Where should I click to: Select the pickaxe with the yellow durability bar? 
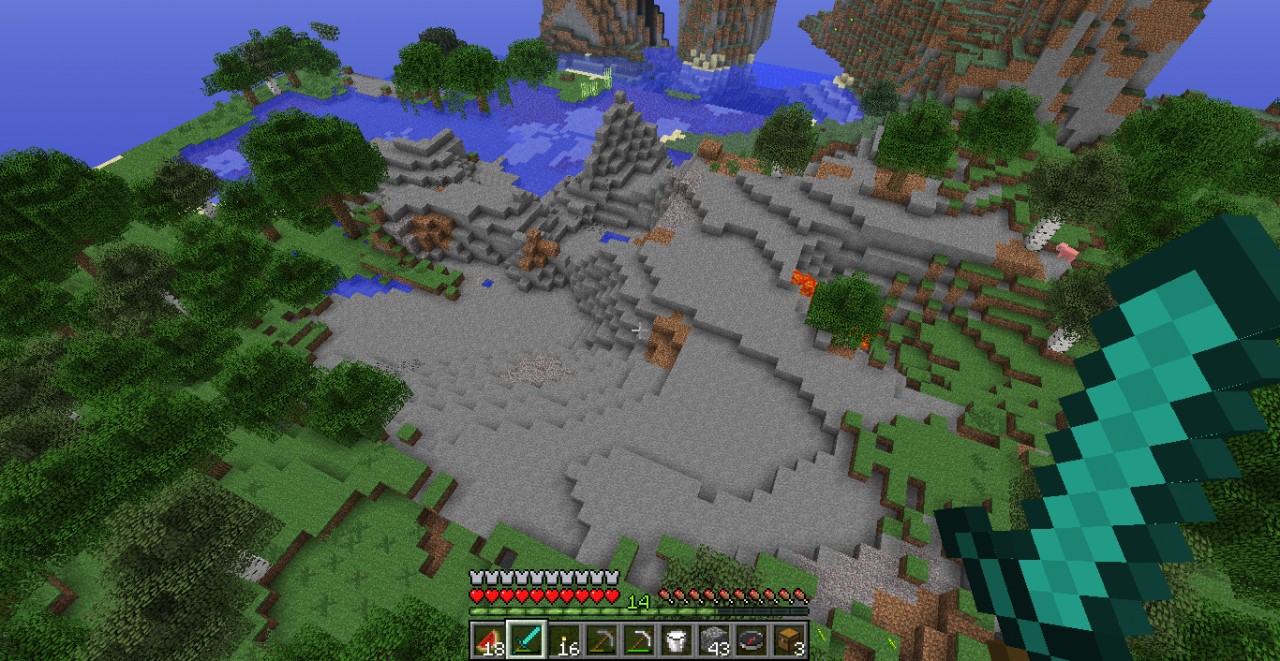(x=602, y=640)
